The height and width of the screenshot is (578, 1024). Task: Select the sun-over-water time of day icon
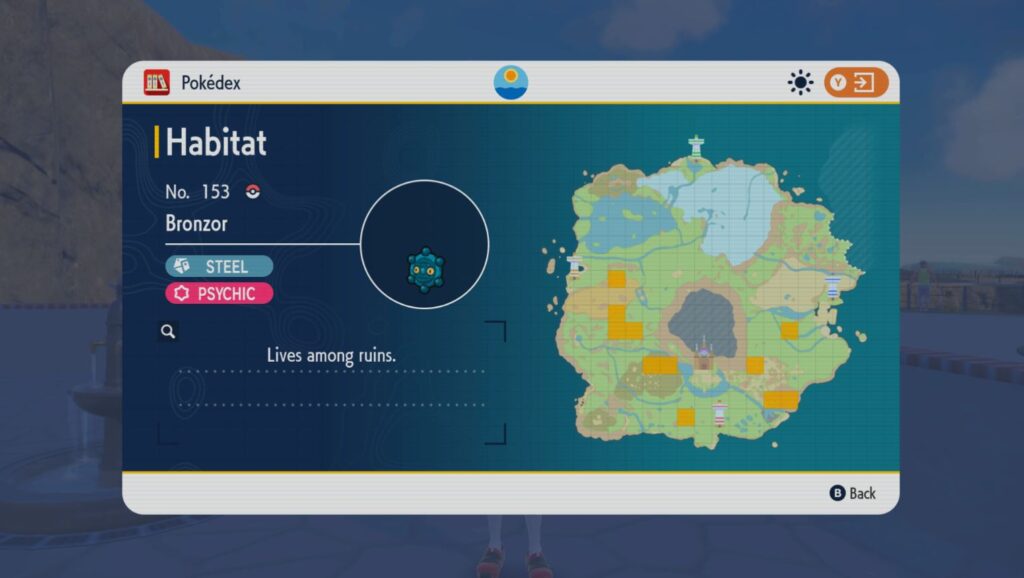pyautogui.click(x=511, y=82)
